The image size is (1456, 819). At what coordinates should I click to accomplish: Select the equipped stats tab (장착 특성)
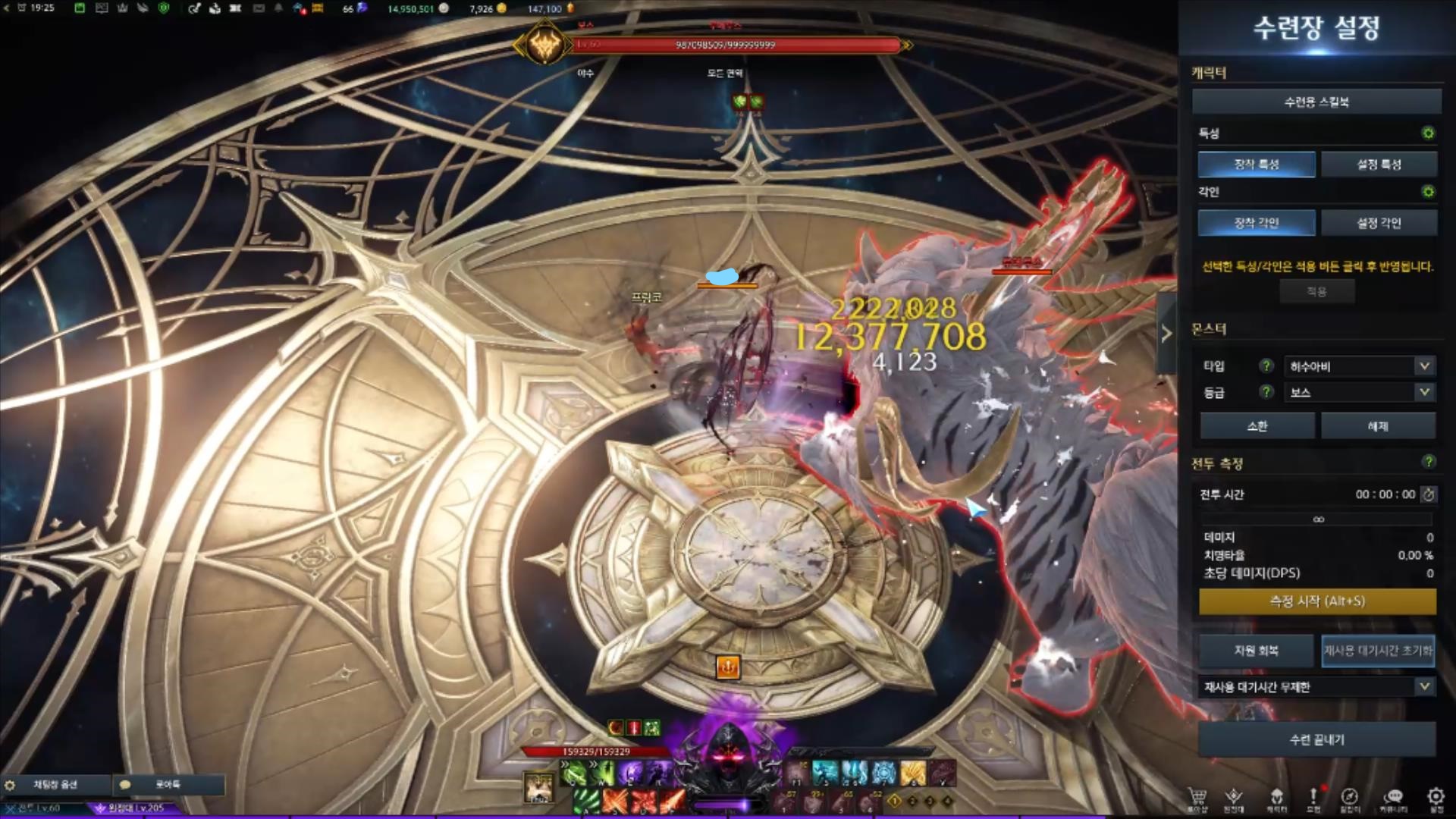pos(1257,164)
